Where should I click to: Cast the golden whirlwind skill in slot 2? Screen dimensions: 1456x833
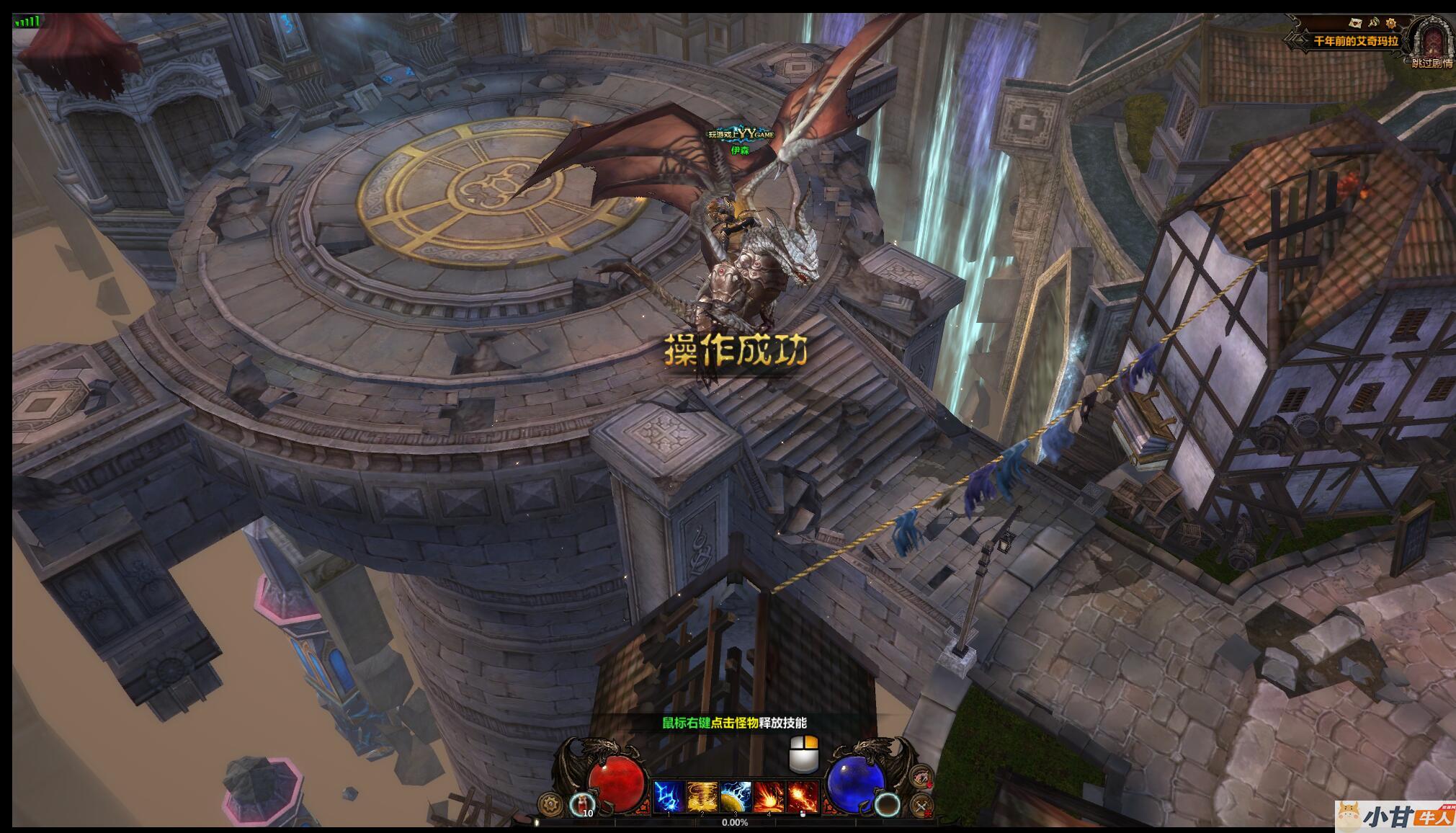point(702,797)
